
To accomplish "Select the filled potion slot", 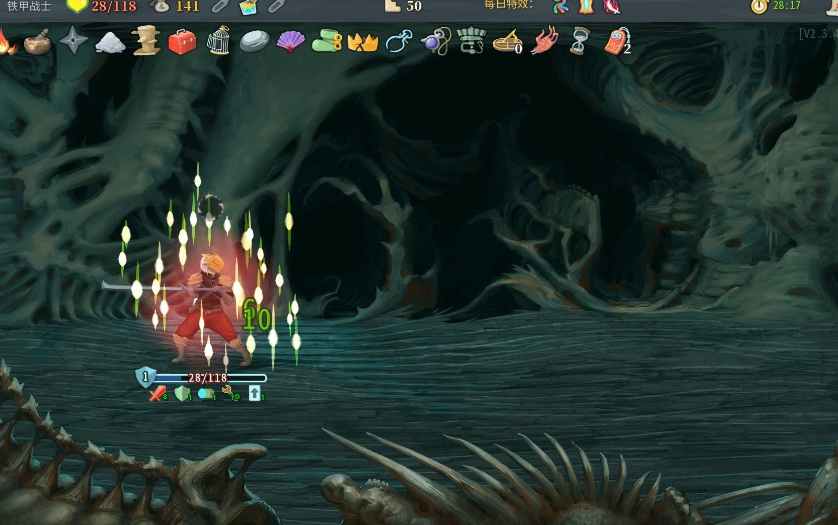I will [248, 7].
